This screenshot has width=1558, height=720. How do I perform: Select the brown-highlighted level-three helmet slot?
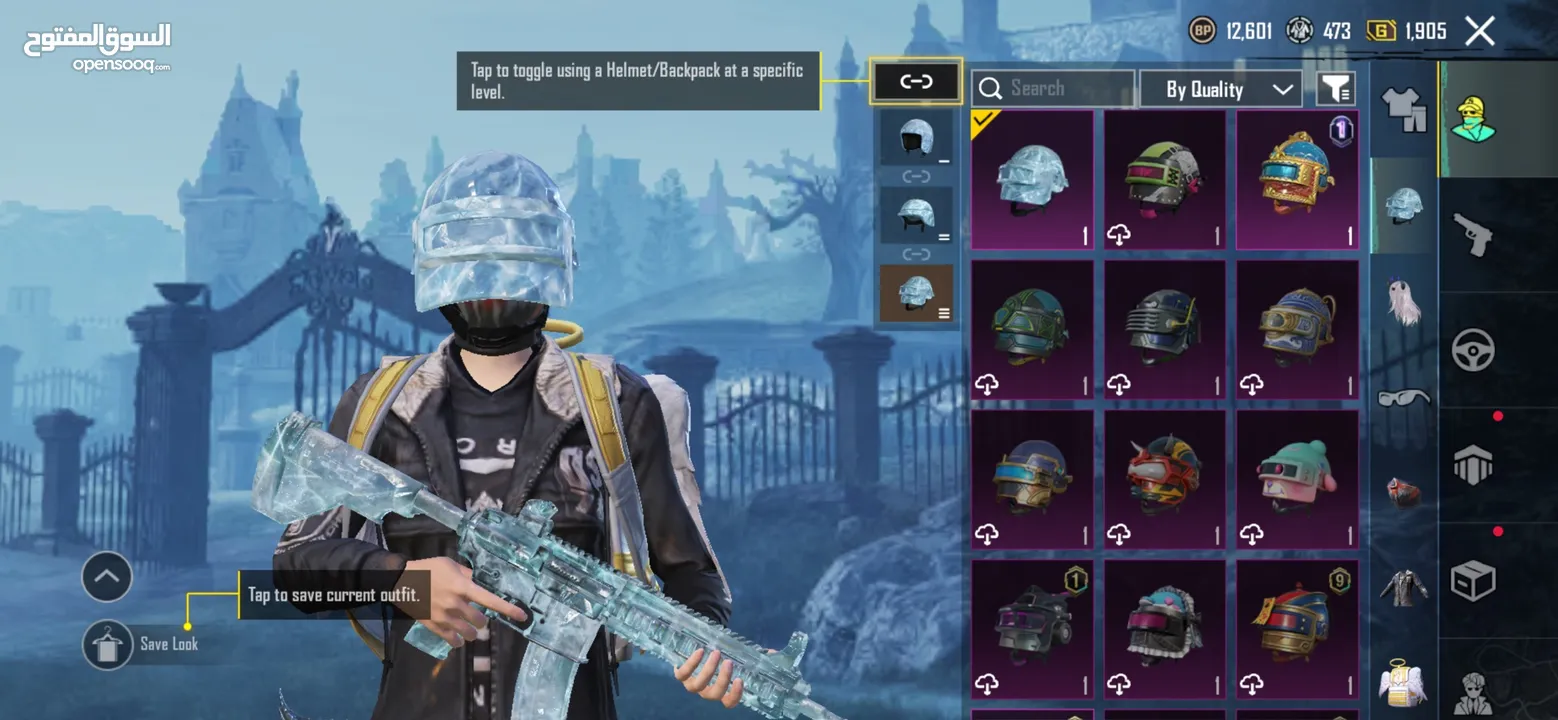(915, 294)
